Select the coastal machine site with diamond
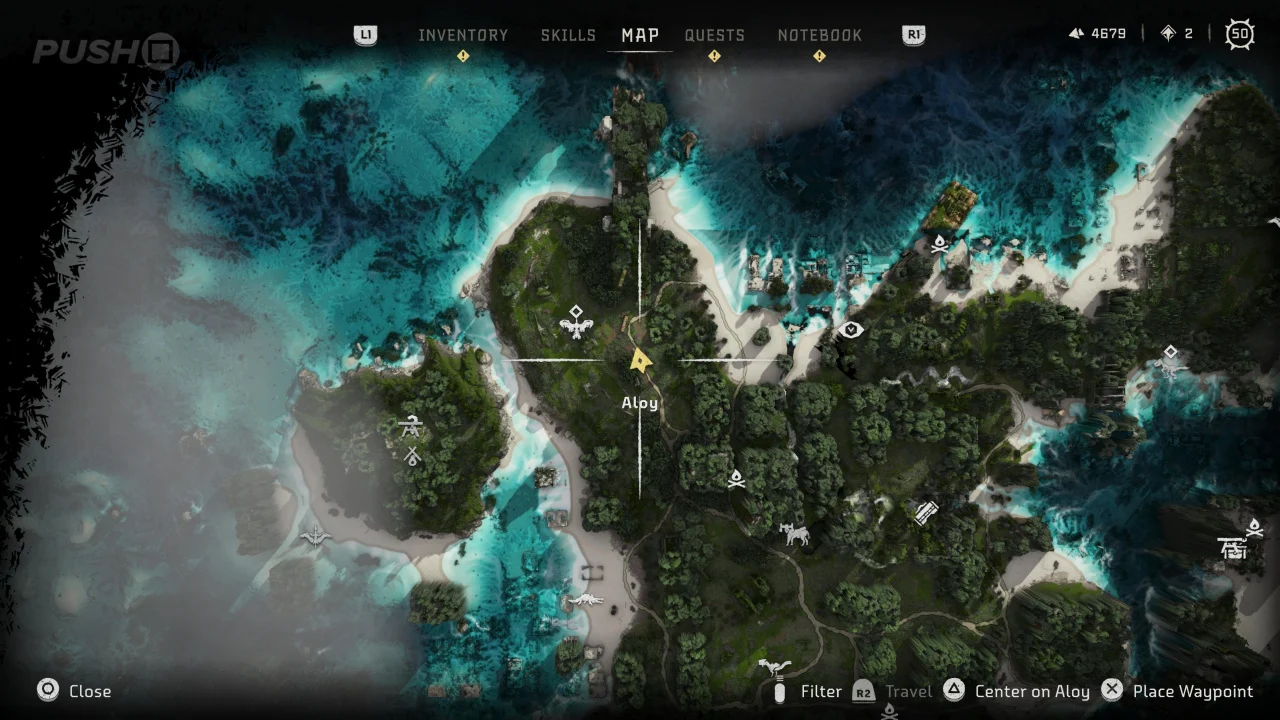 pos(1170,360)
